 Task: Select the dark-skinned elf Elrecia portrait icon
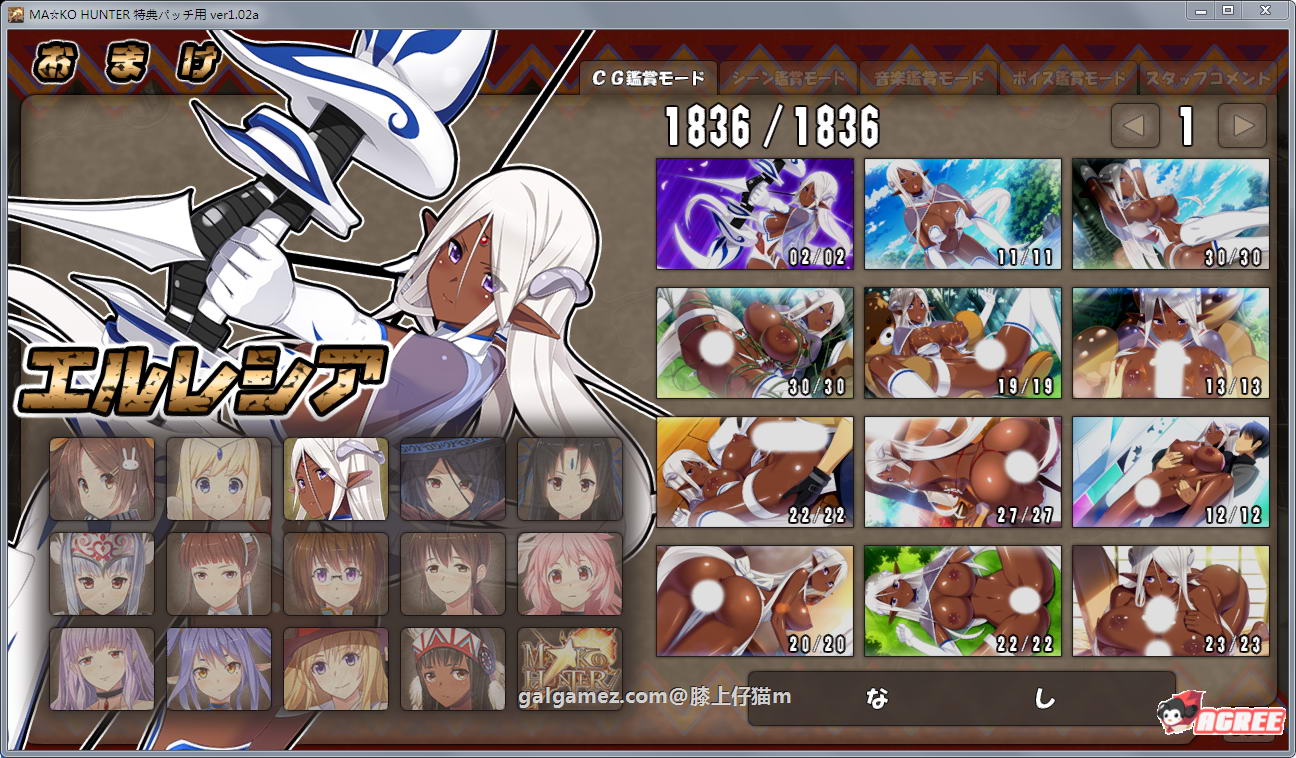[x=336, y=480]
